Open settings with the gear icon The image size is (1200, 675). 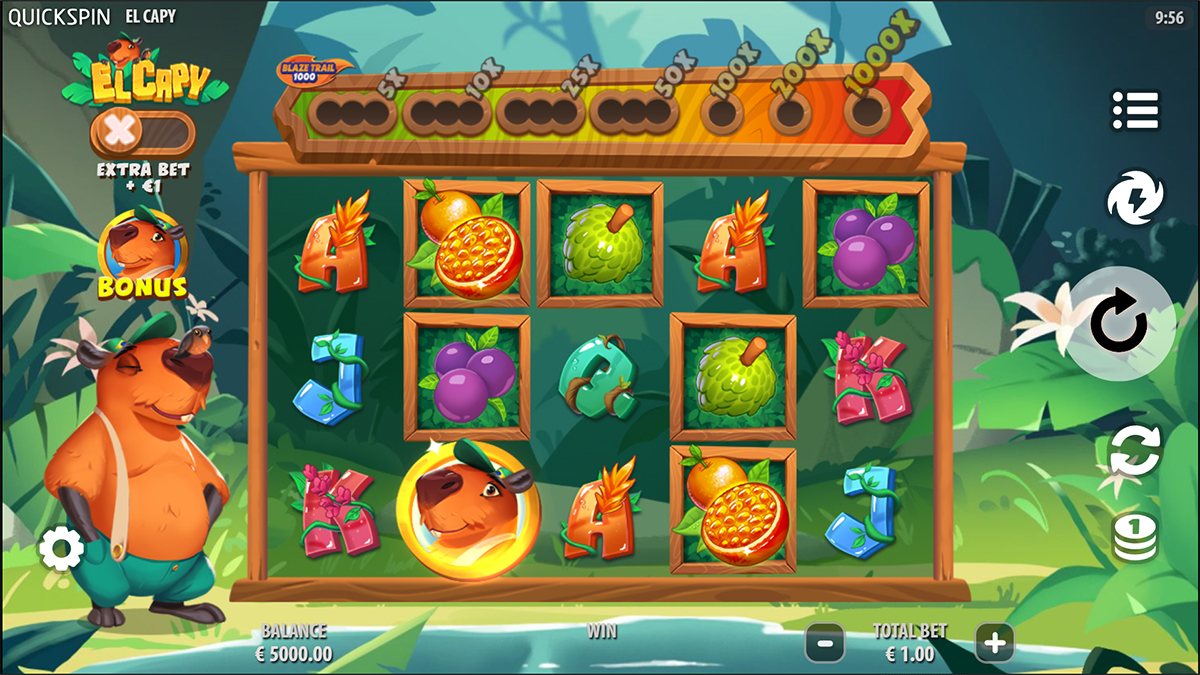(x=62, y=549)
